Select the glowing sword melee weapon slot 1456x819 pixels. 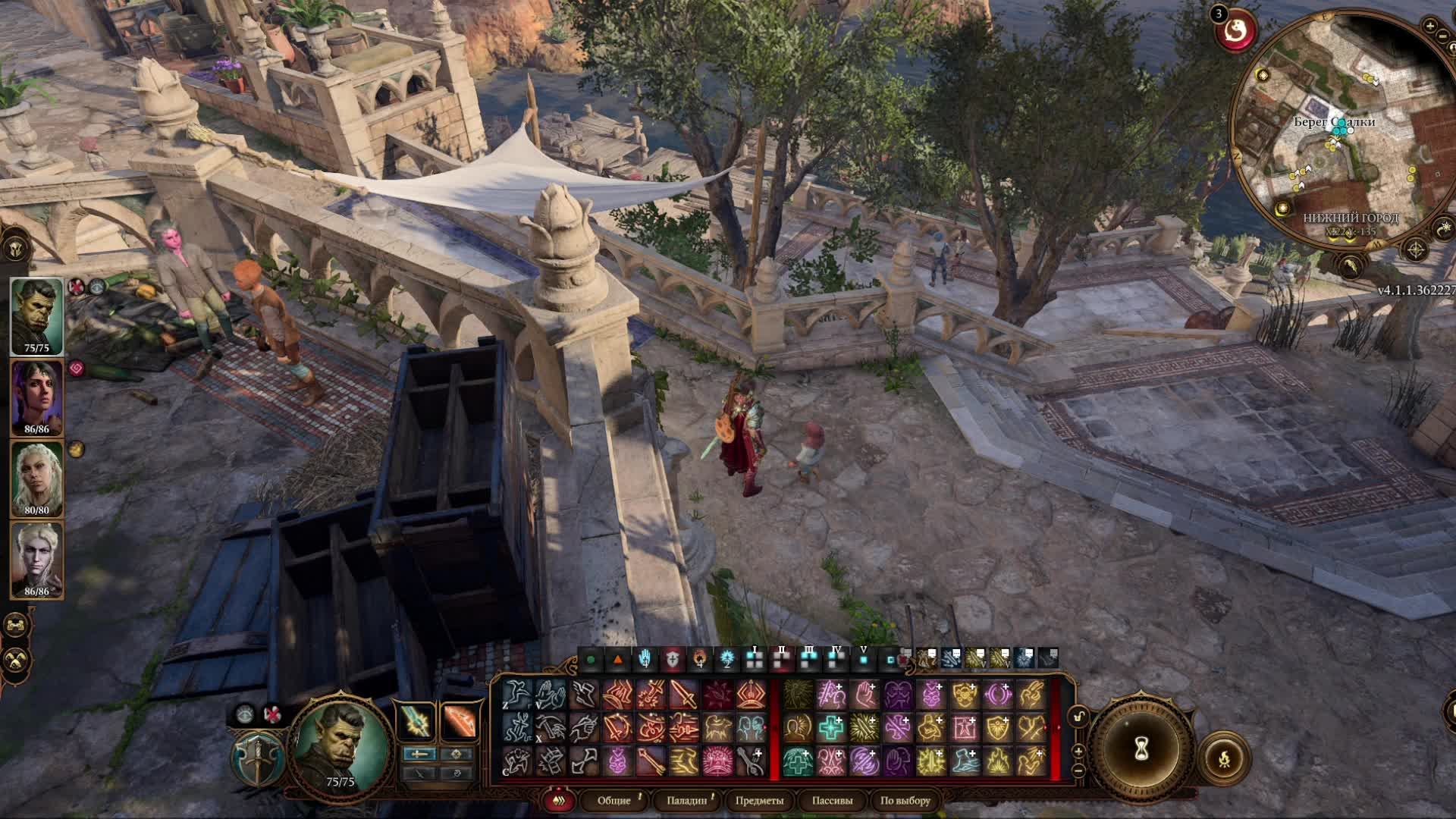416,722
